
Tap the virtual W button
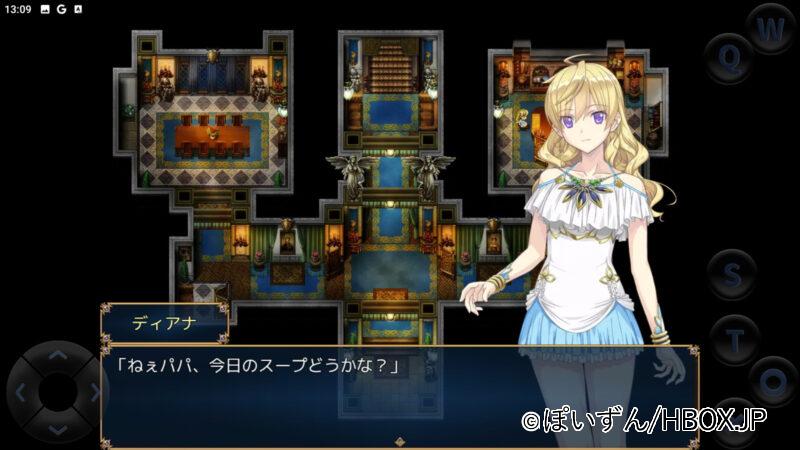tap(769, 30)
